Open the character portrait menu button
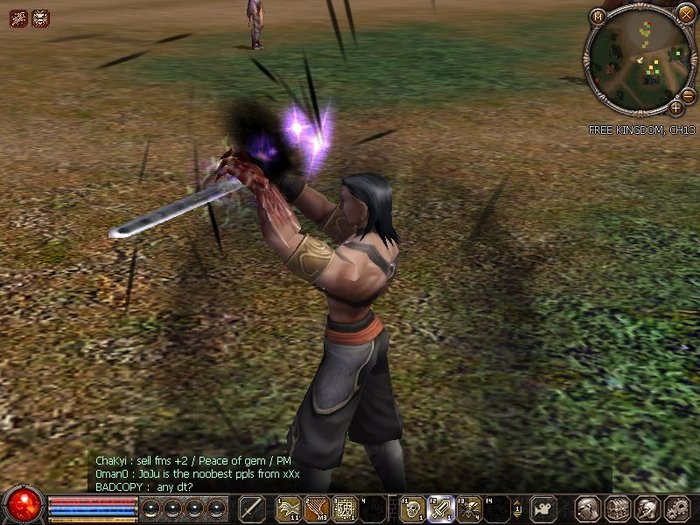 589,508
